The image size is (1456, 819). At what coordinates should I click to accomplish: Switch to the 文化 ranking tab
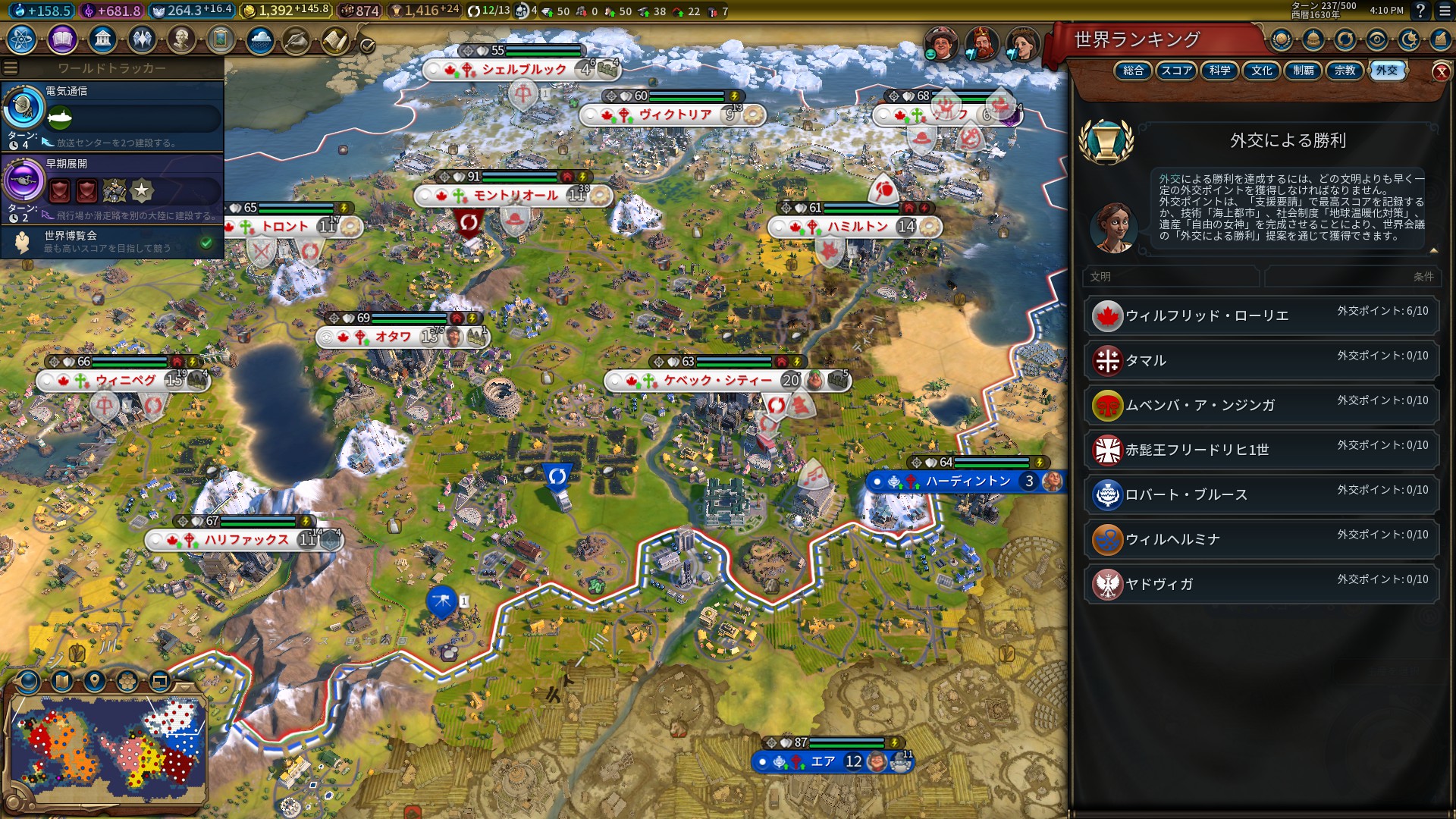pyautogui.click(x=1261, y=71)
